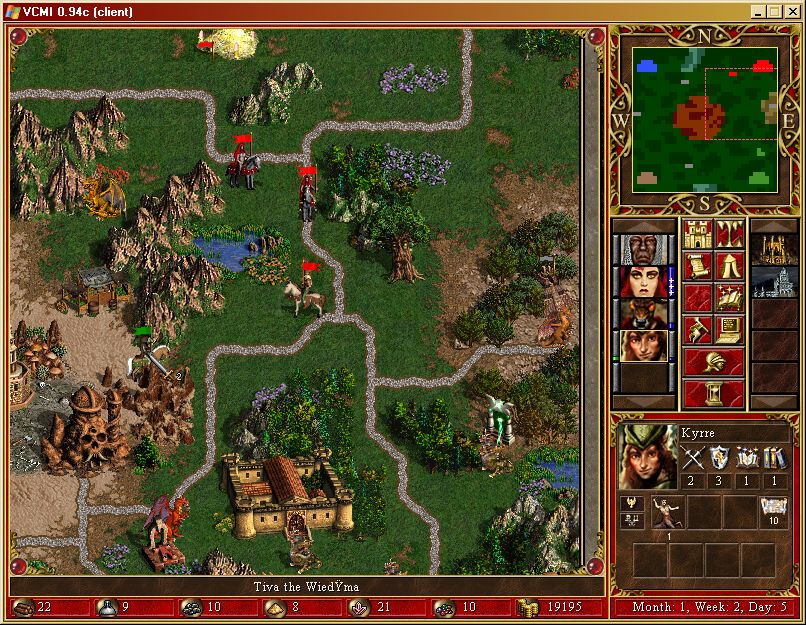This screenshot has height=625, width=806.
Task: Open system options computer button
Action: click(x=729, y=329)
